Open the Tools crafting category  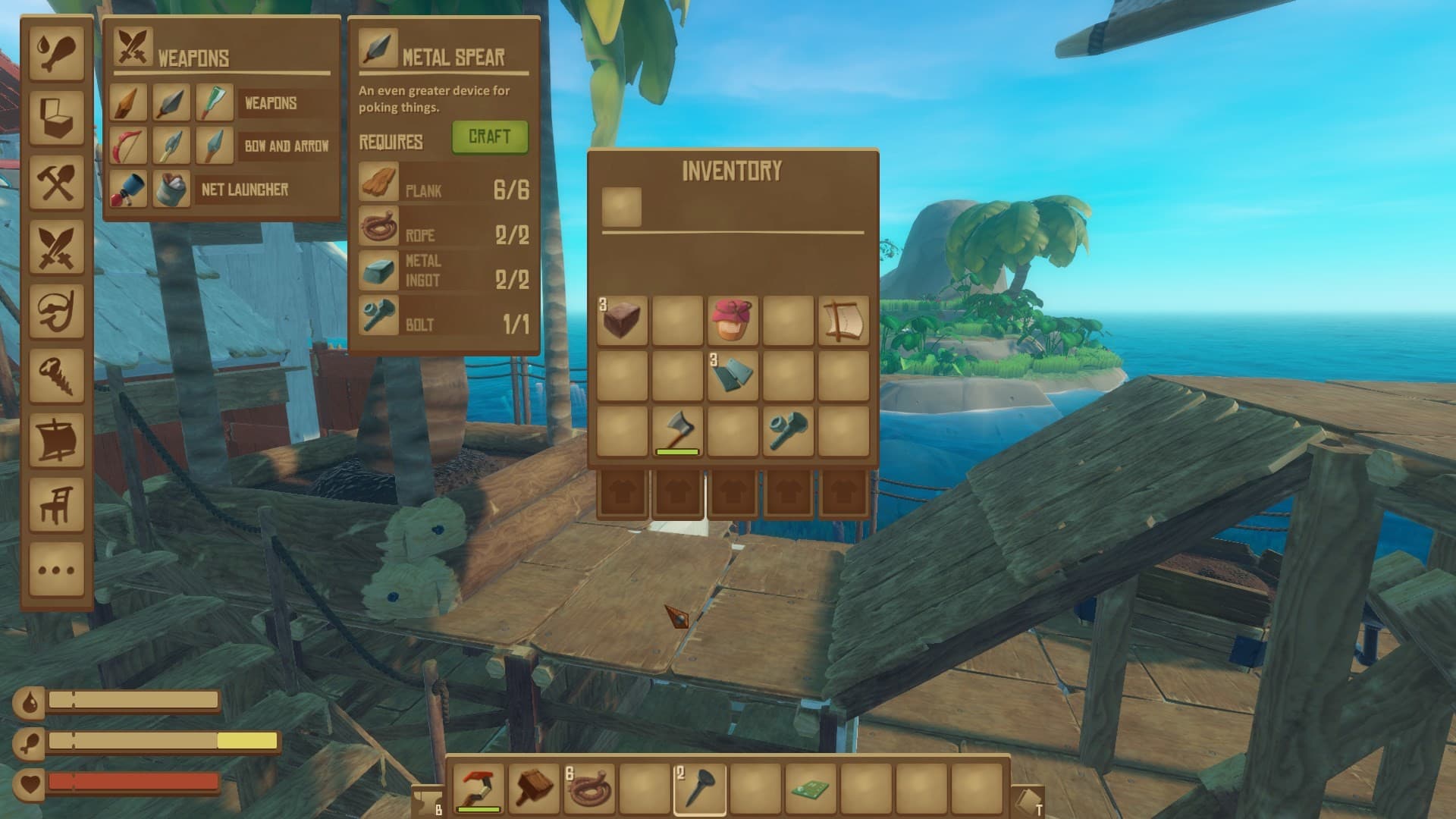point(56,182)
